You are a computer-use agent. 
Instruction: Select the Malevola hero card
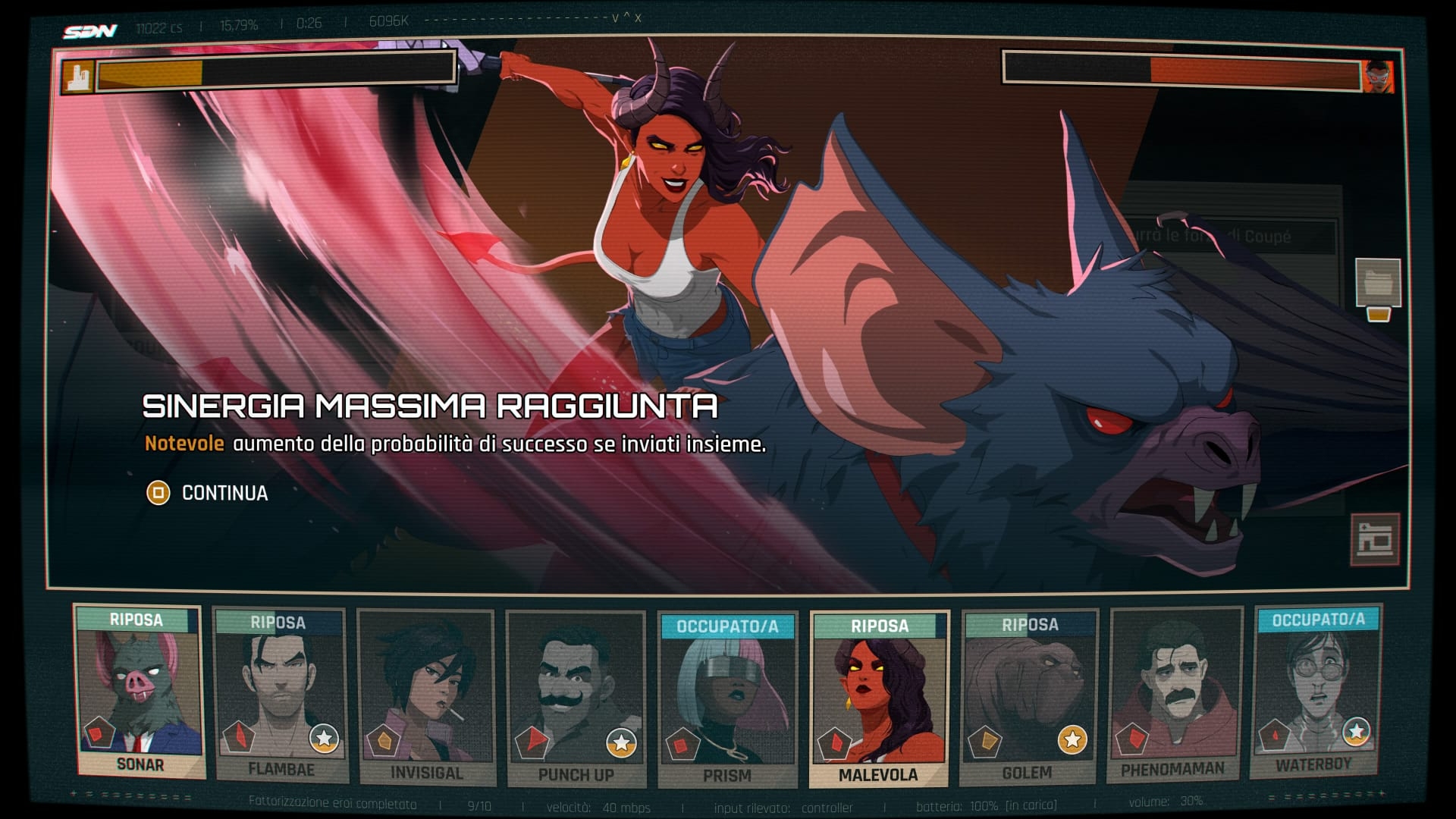coord(879,699)
